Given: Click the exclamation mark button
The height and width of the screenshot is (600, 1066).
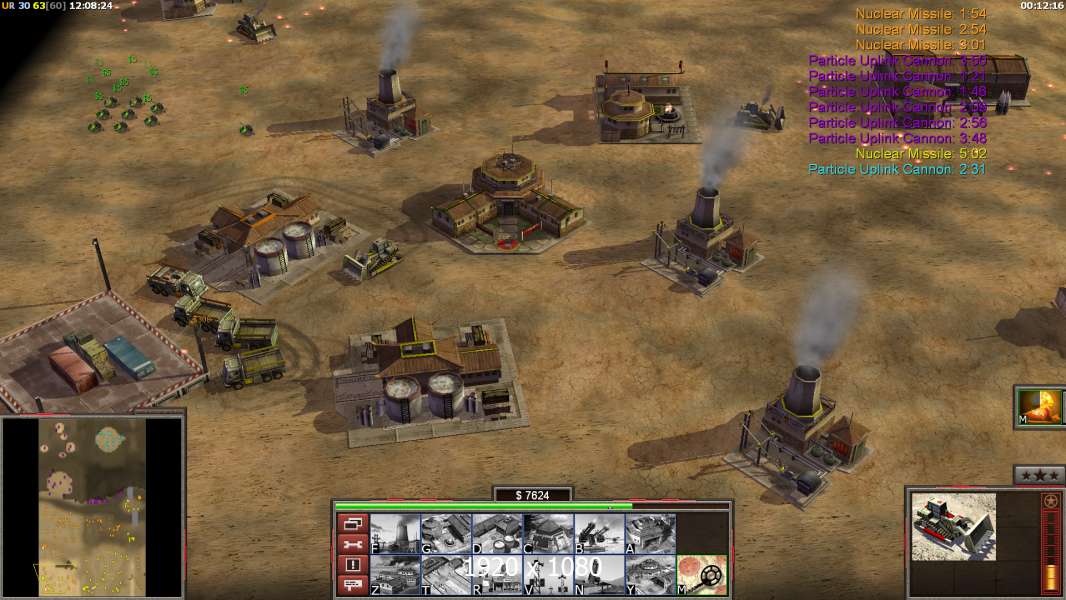Looking at the screenshot, I should pos(352,565).
